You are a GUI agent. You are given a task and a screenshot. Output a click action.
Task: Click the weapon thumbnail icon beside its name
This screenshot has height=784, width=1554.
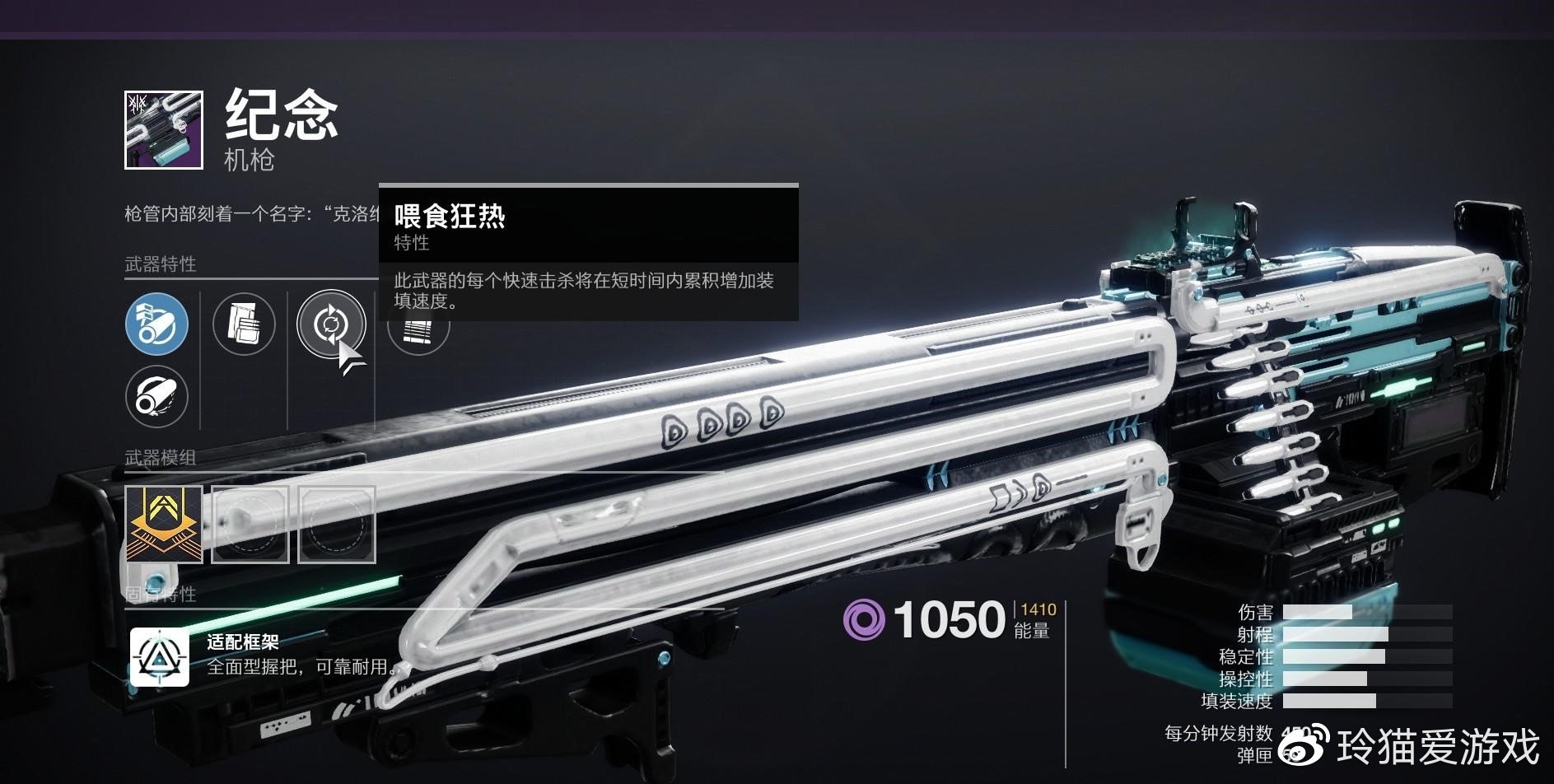163,130
